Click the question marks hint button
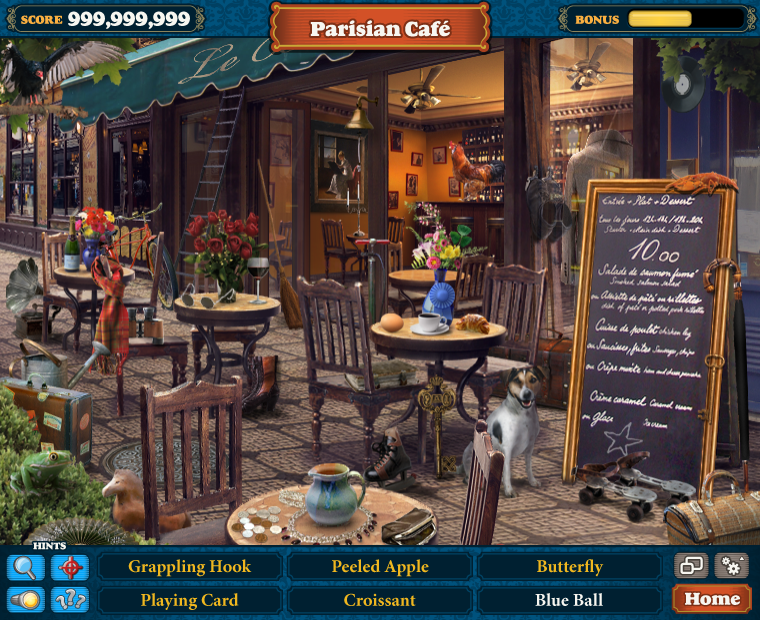The height and width of the screenshot is (620, 760). pyautogui.click(x=70, y=599)
